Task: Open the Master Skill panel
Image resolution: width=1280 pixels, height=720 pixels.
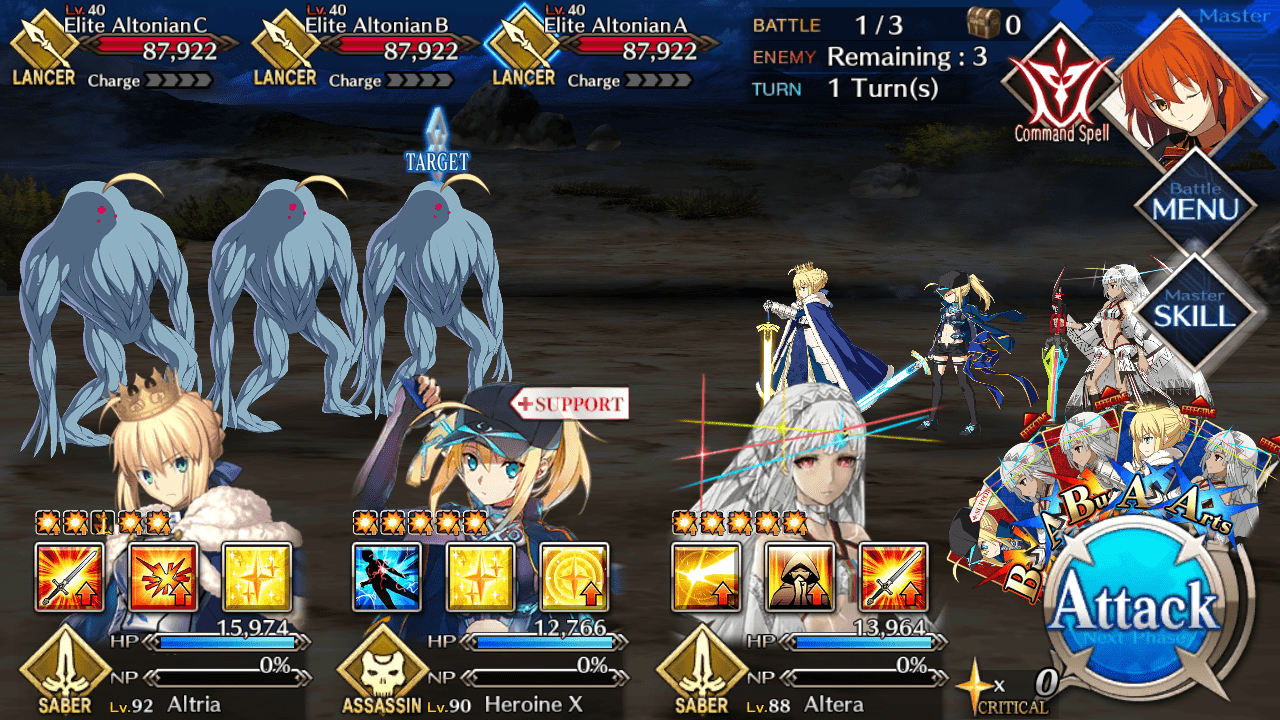Action: [x=1196, y=308]
